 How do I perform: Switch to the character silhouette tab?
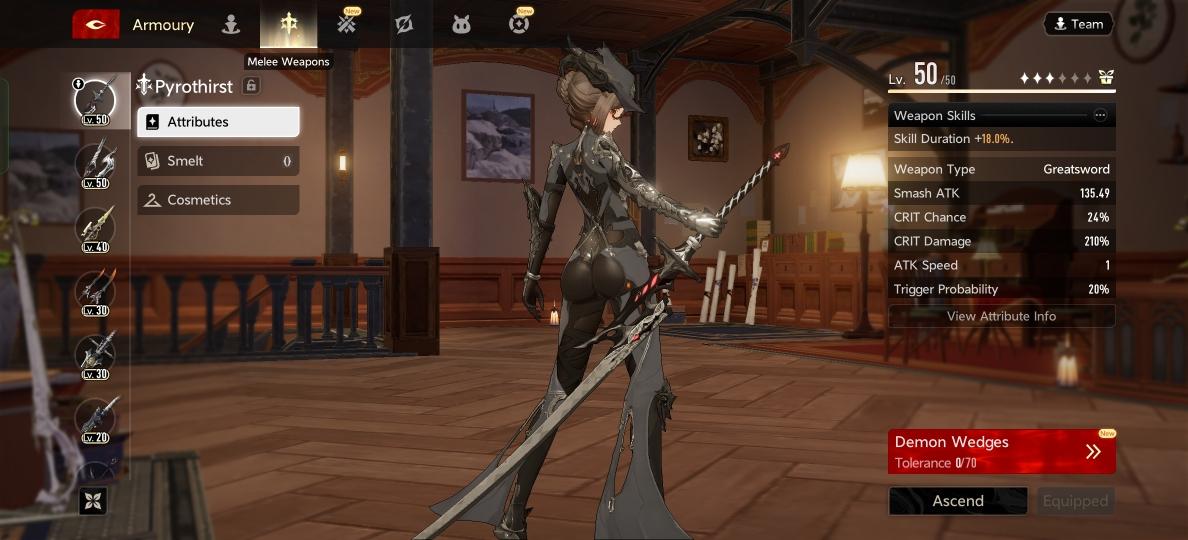(x=231, y=25)
